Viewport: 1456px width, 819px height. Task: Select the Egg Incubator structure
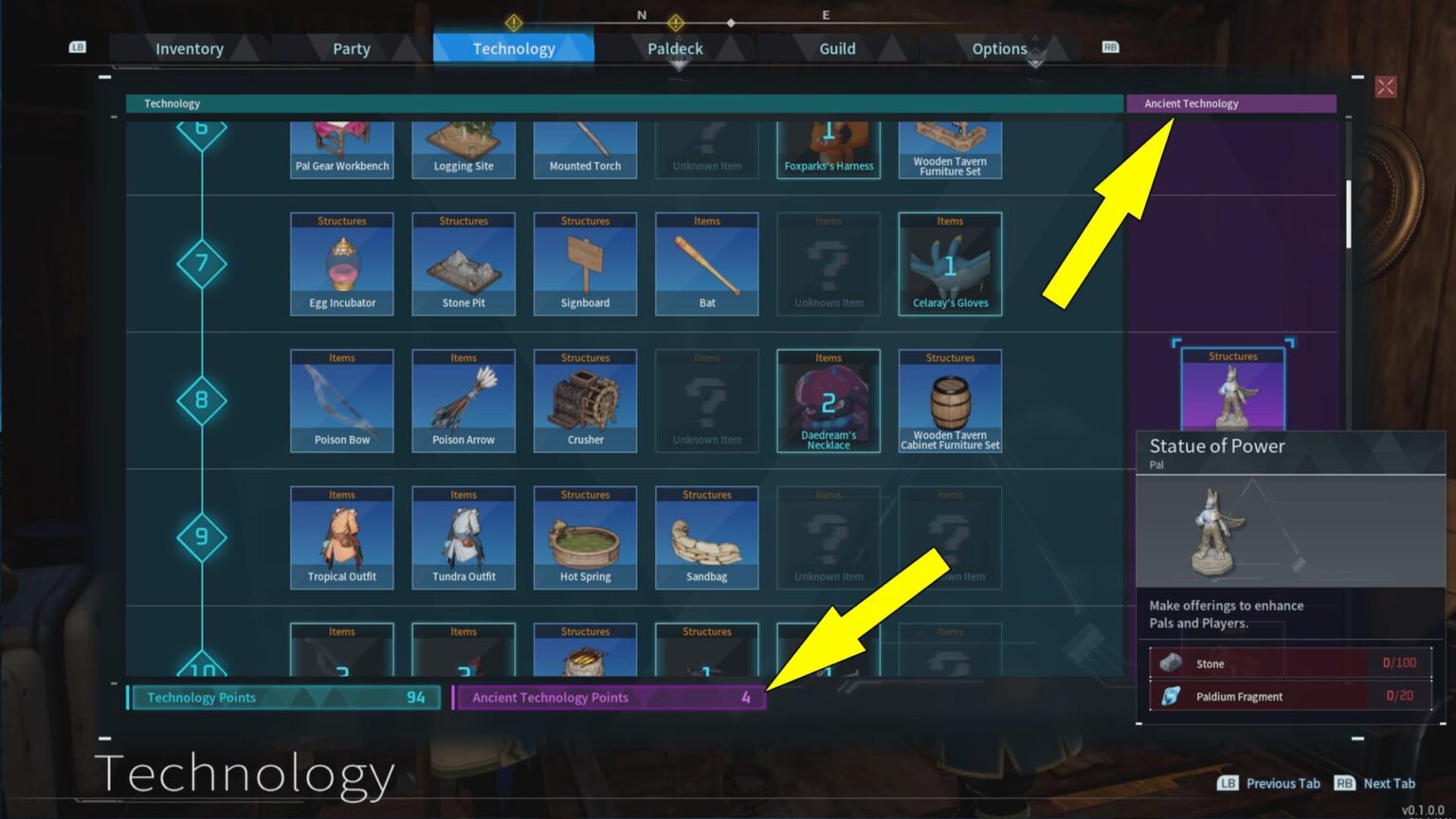coord(341,263)
